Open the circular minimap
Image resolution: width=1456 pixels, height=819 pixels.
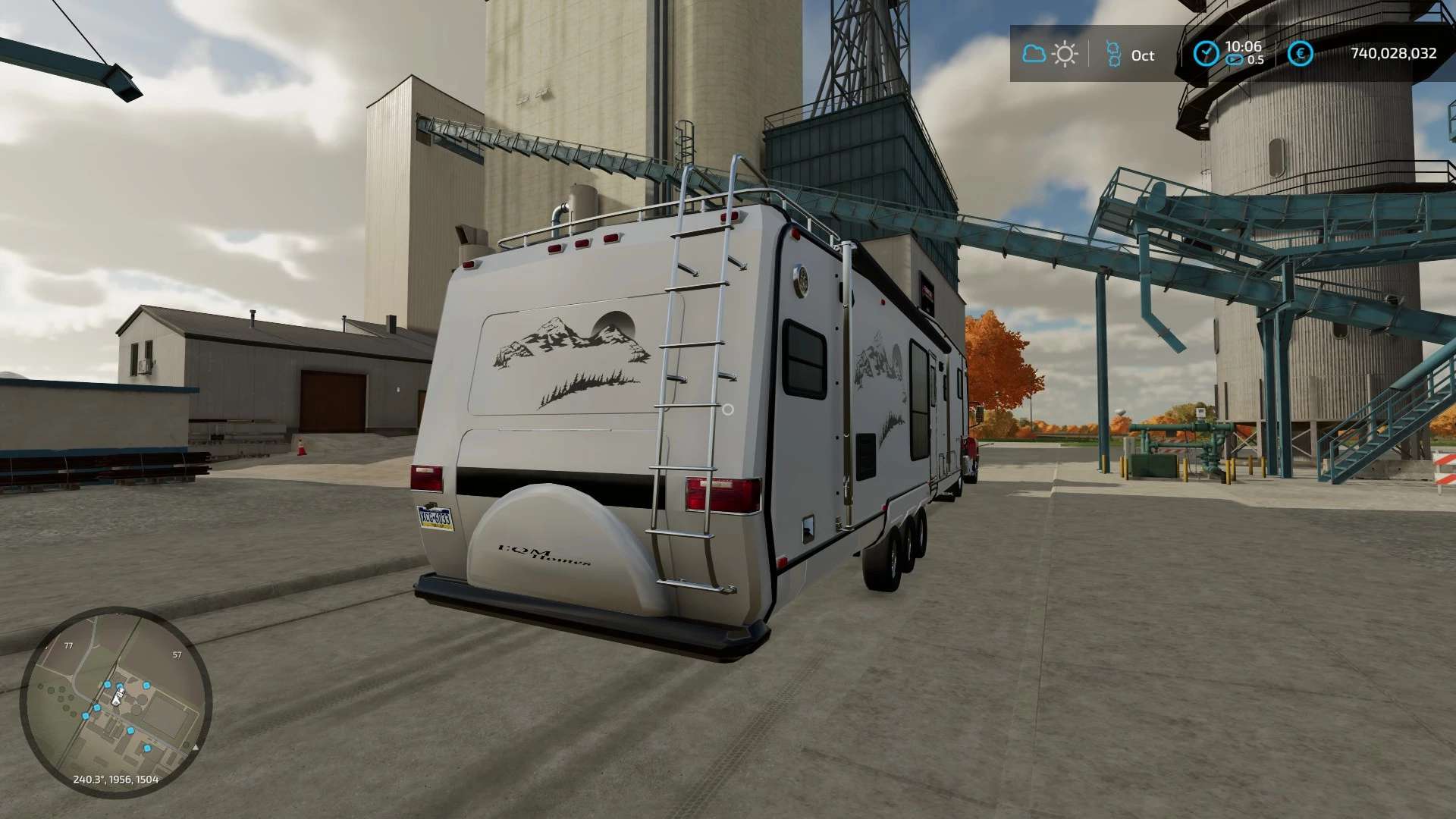(115, 701)
